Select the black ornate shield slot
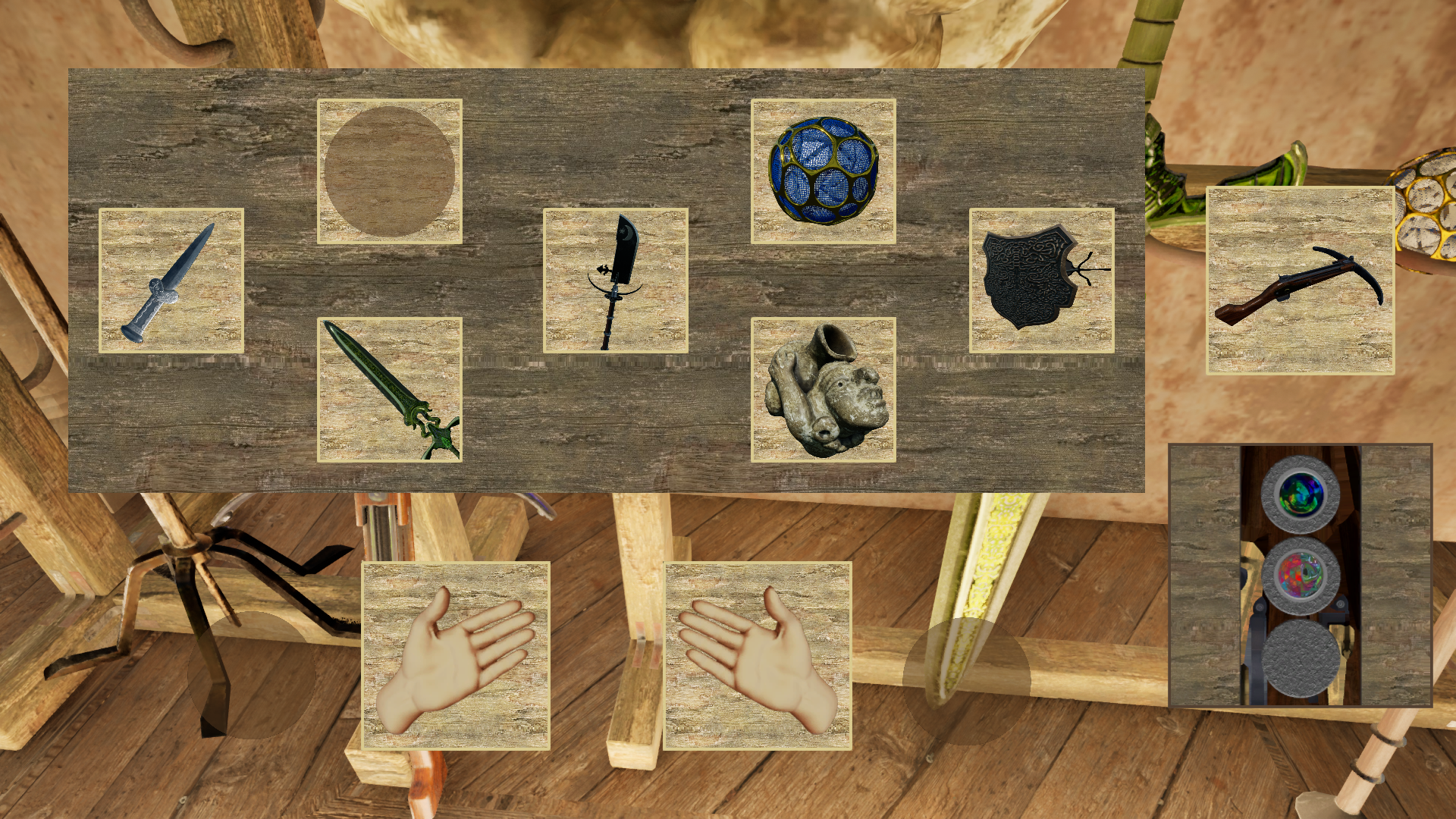1456x819 pixels. (x=1042, y=281)
